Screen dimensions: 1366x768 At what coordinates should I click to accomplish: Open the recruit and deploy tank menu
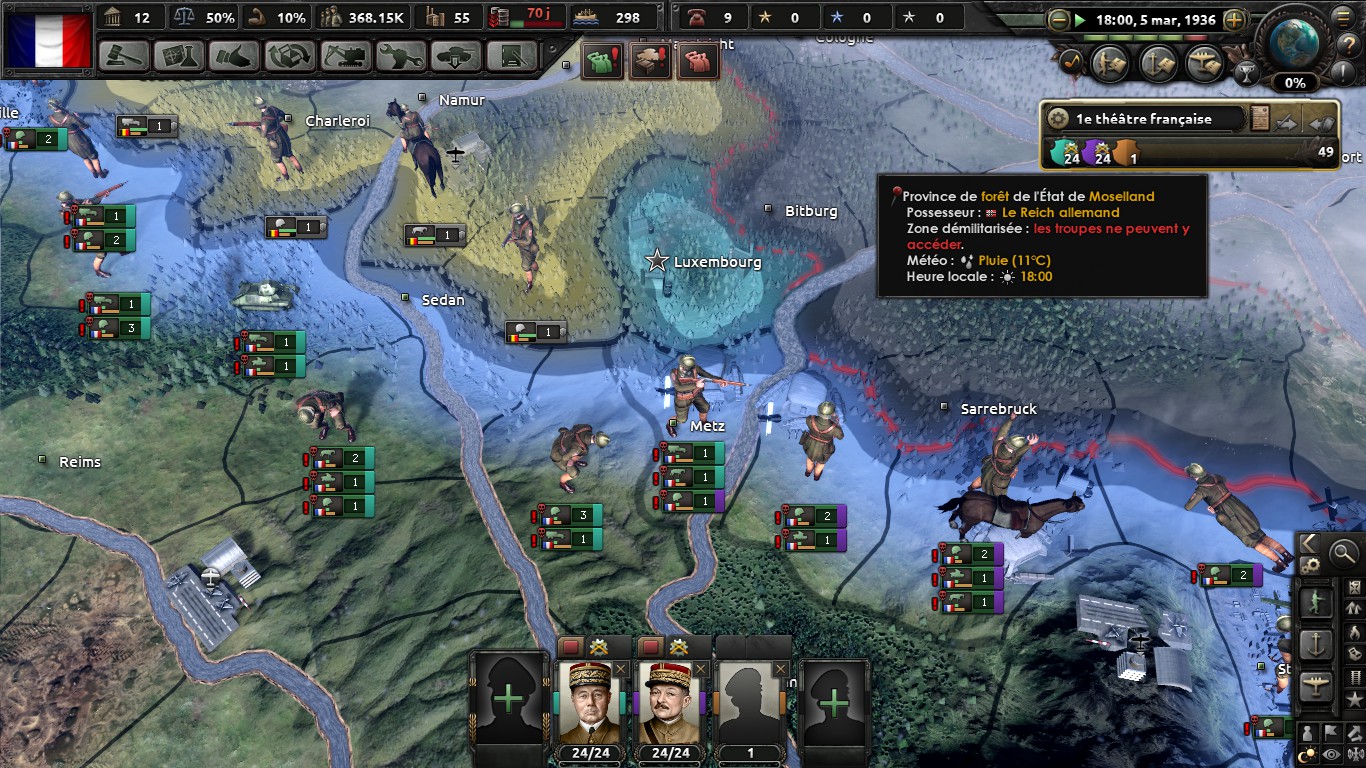click(456, 56)
